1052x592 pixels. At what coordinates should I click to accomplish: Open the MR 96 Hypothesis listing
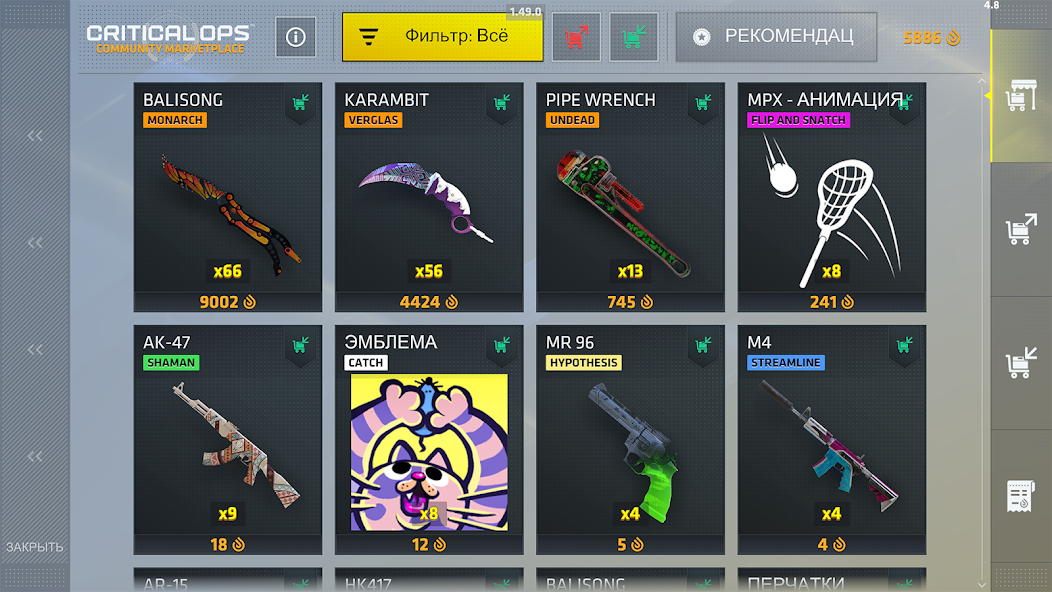pyautogui.click(x=630, y=440)
